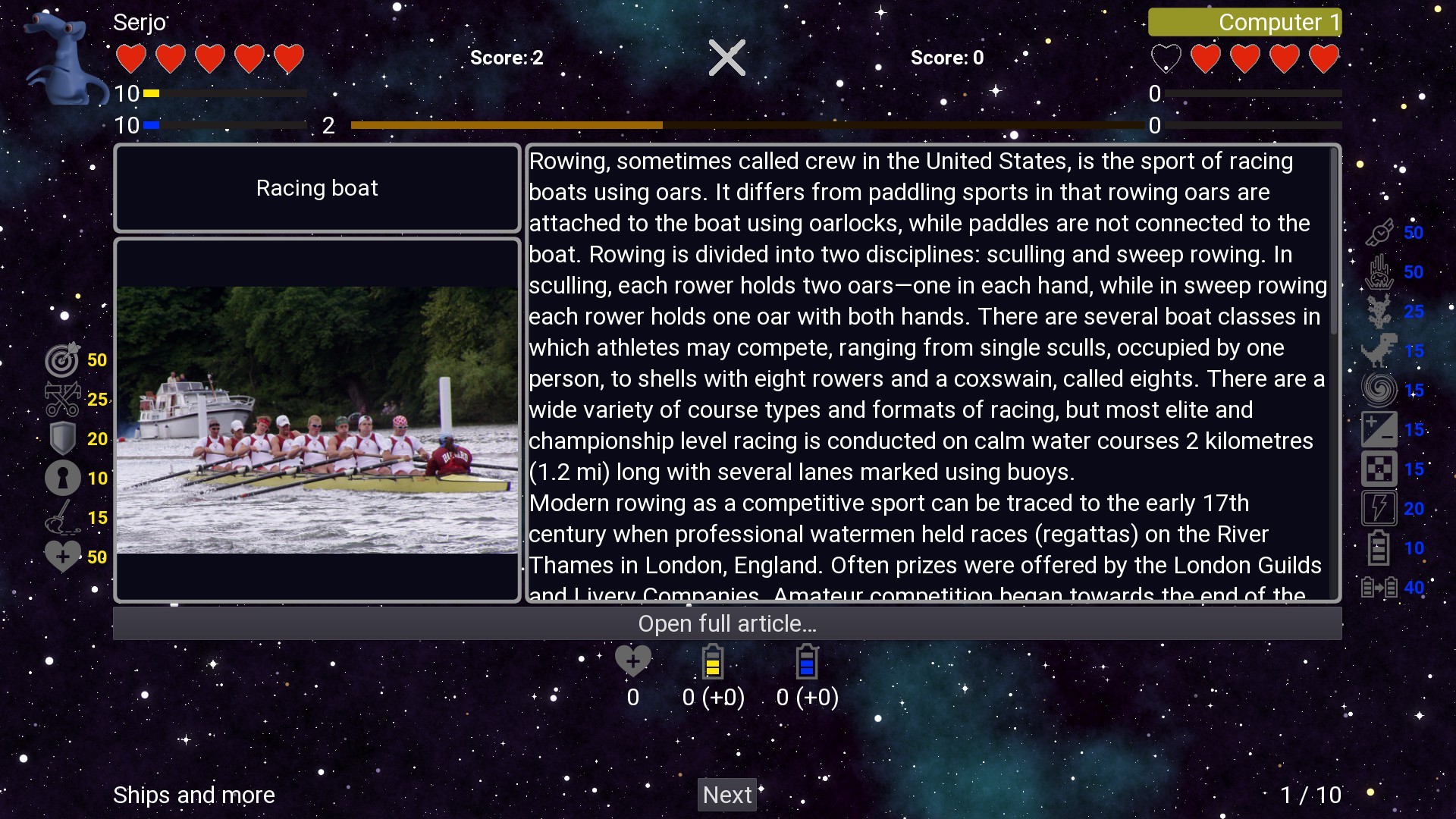The height and width of the screenshot is (819, 1456).
Task: Select the extra-heart power-up
Action: coord(62,556)
